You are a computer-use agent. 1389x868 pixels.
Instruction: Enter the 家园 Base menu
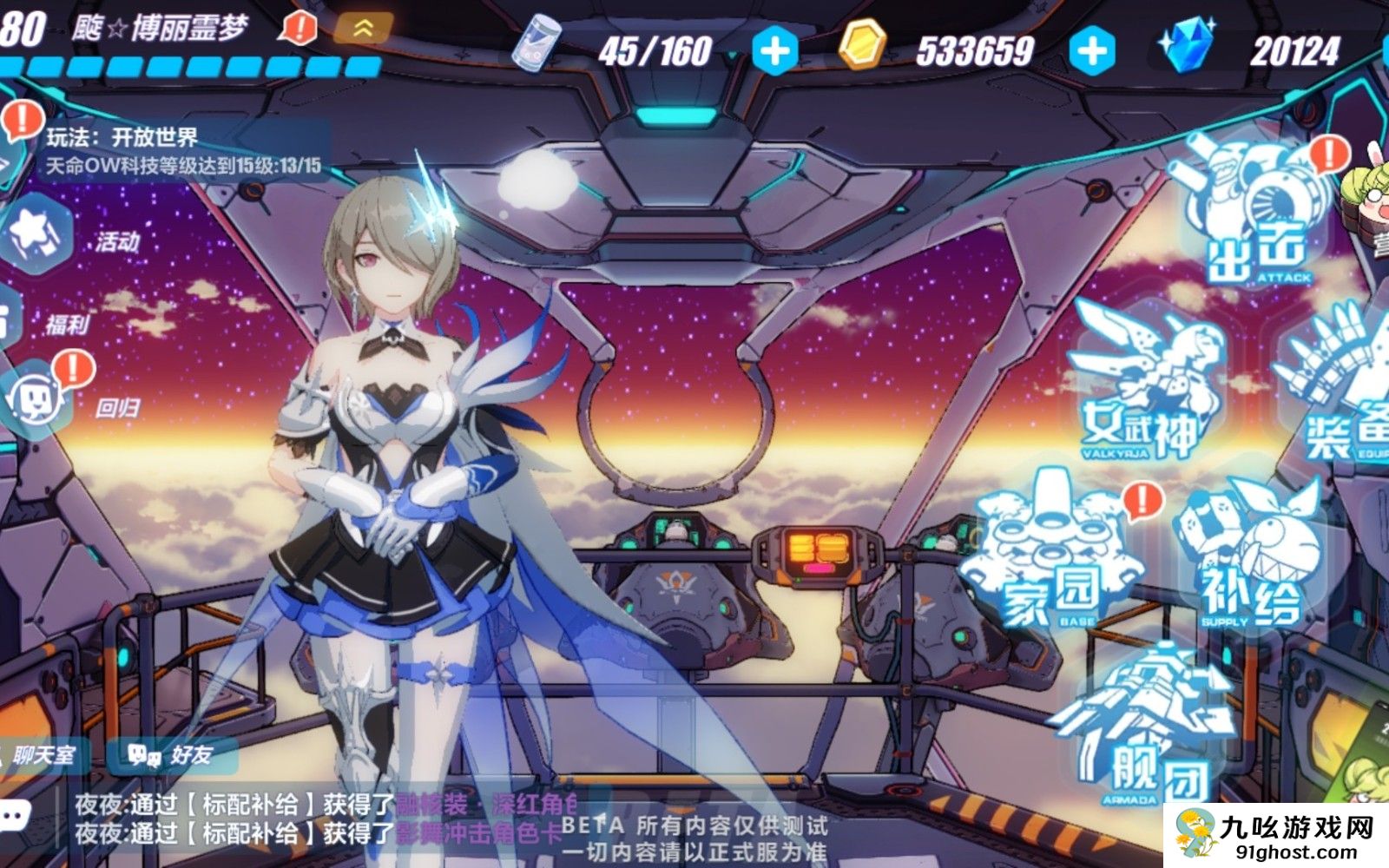(1050, 556)
